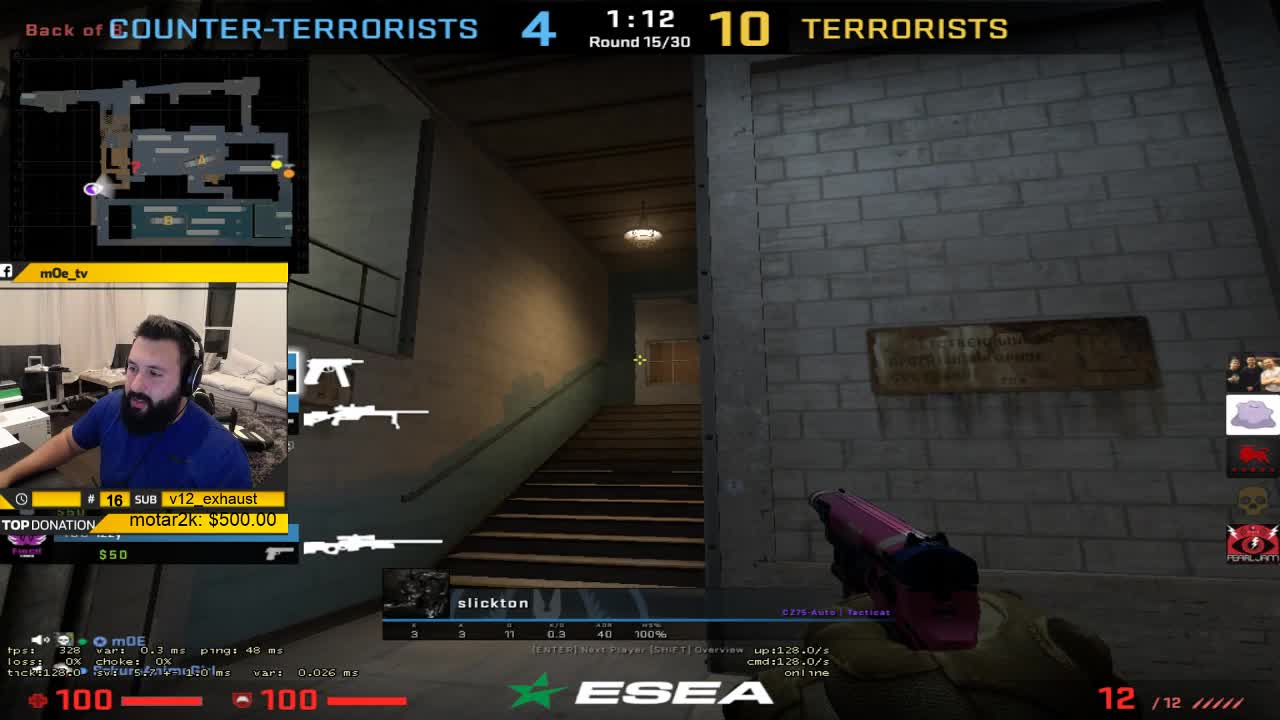Click the submachine gun icon beside the webcam

[331, 372]
